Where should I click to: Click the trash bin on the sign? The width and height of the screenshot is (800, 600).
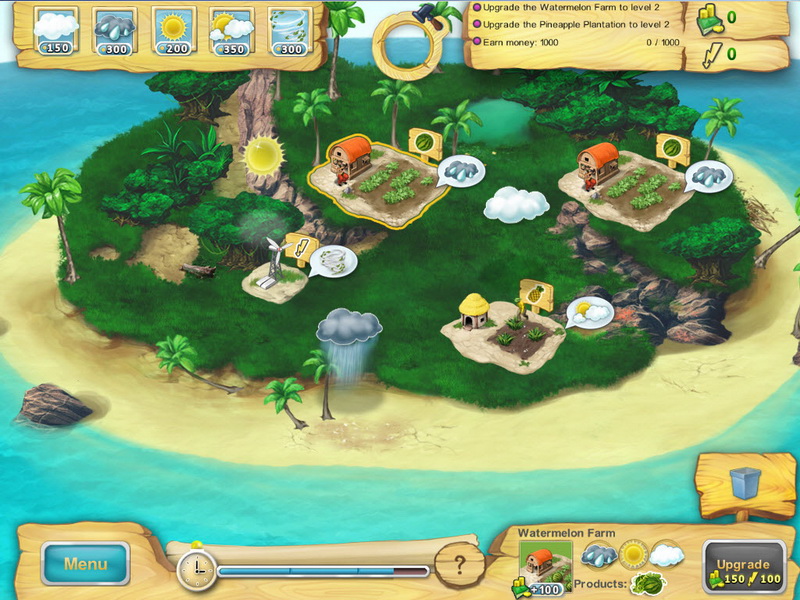745,483
